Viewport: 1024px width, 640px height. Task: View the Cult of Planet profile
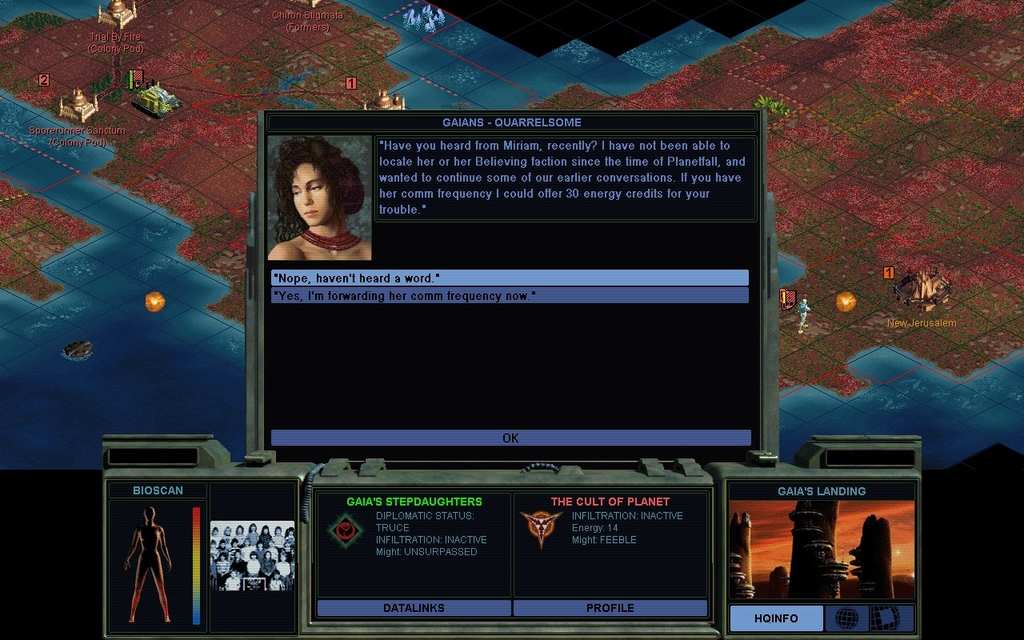tap(610, 608)
